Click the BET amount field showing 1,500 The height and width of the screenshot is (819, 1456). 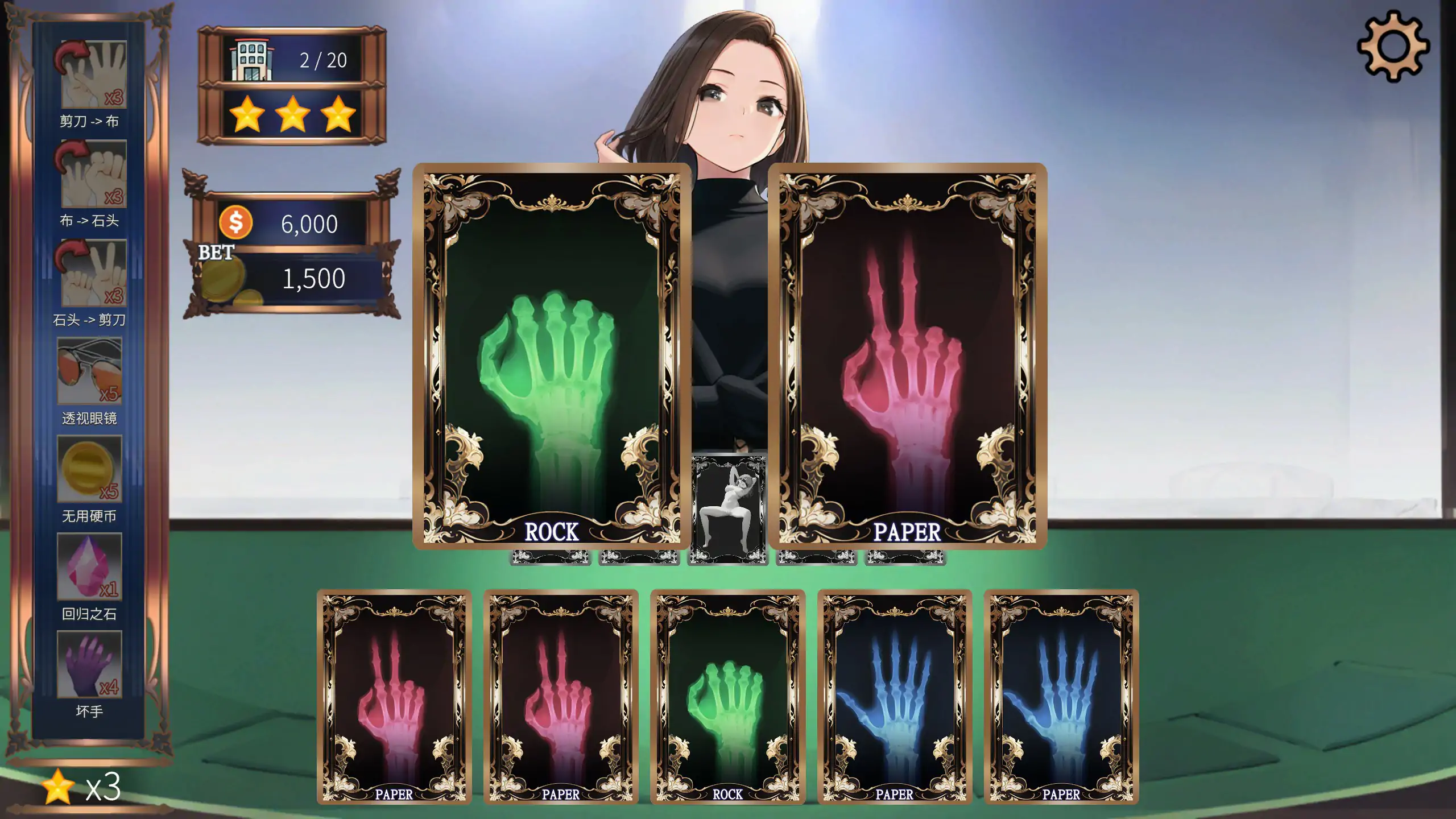coord(313,278)
